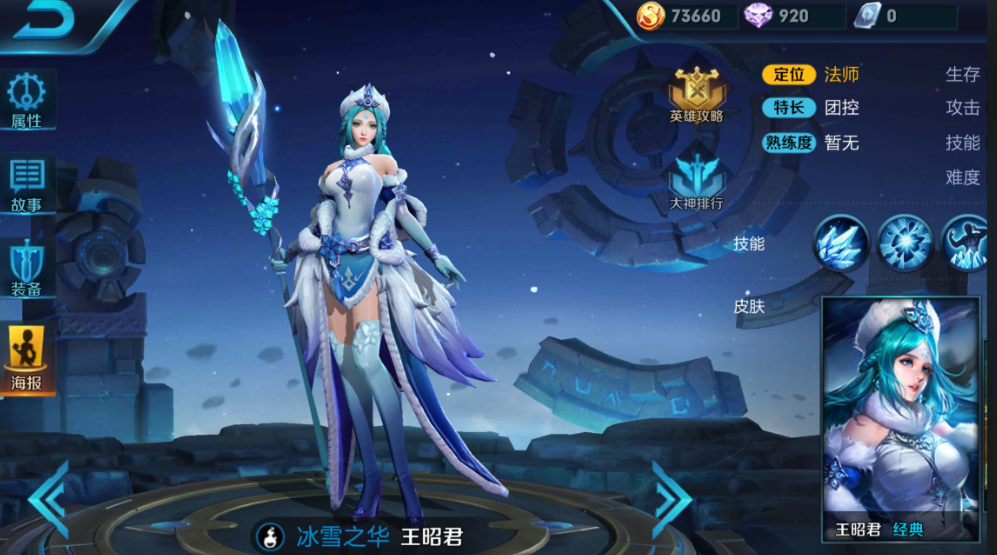Viewport: 997px width, 555px height.
Task: Open the 属性 attributes tab
Action: point(27,102)
